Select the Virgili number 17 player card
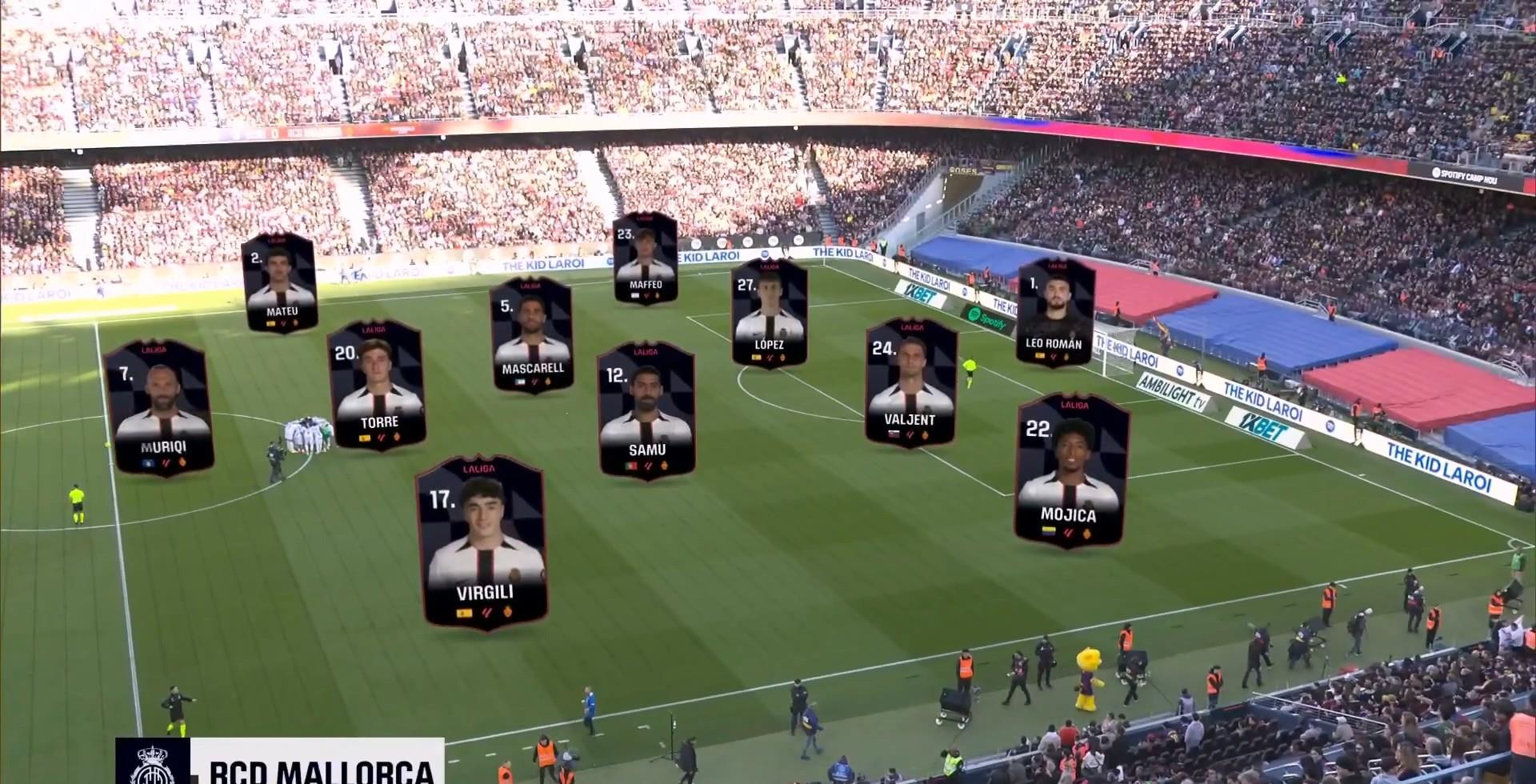This screenshot has width=1536, height=784. tap(483, 542)
